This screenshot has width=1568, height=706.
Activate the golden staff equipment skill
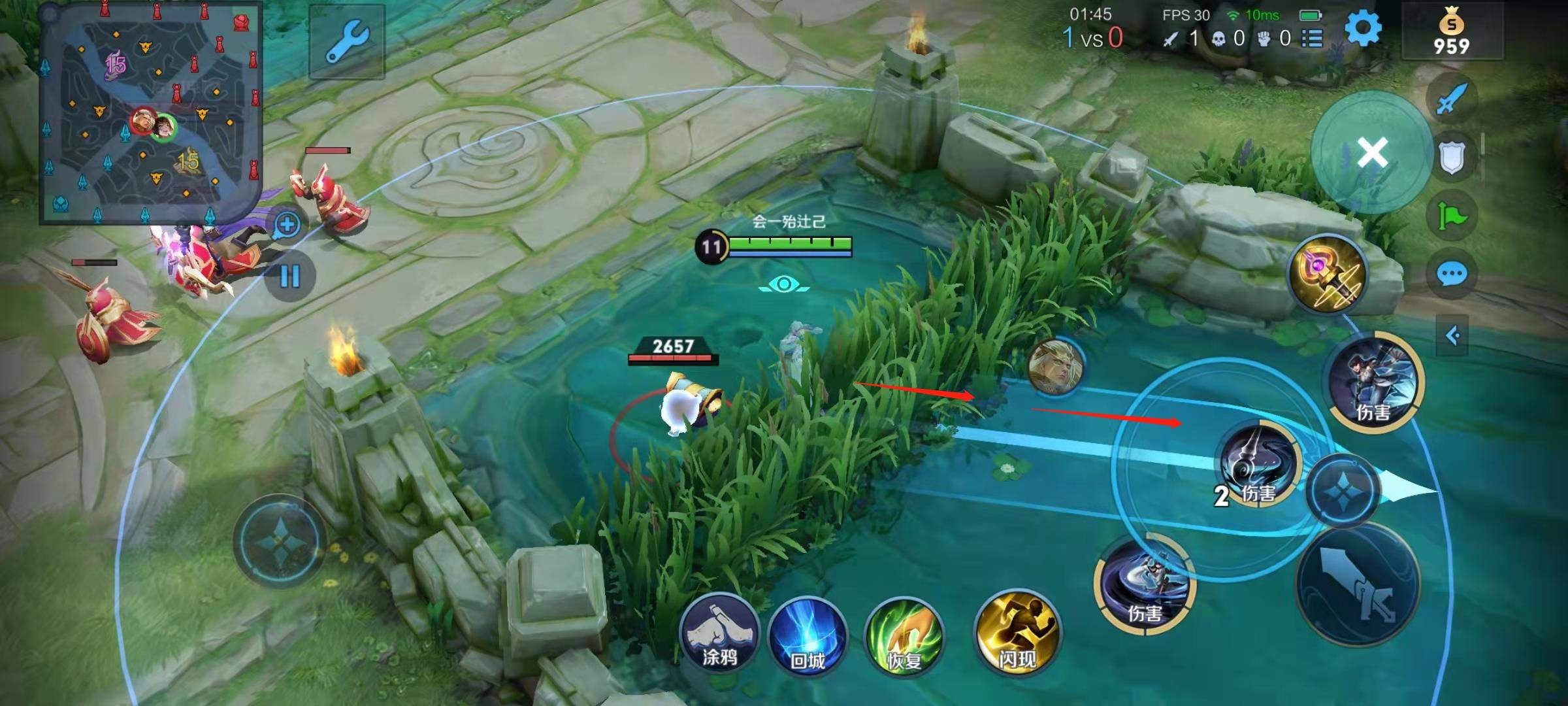click(x=1326, y=275)
